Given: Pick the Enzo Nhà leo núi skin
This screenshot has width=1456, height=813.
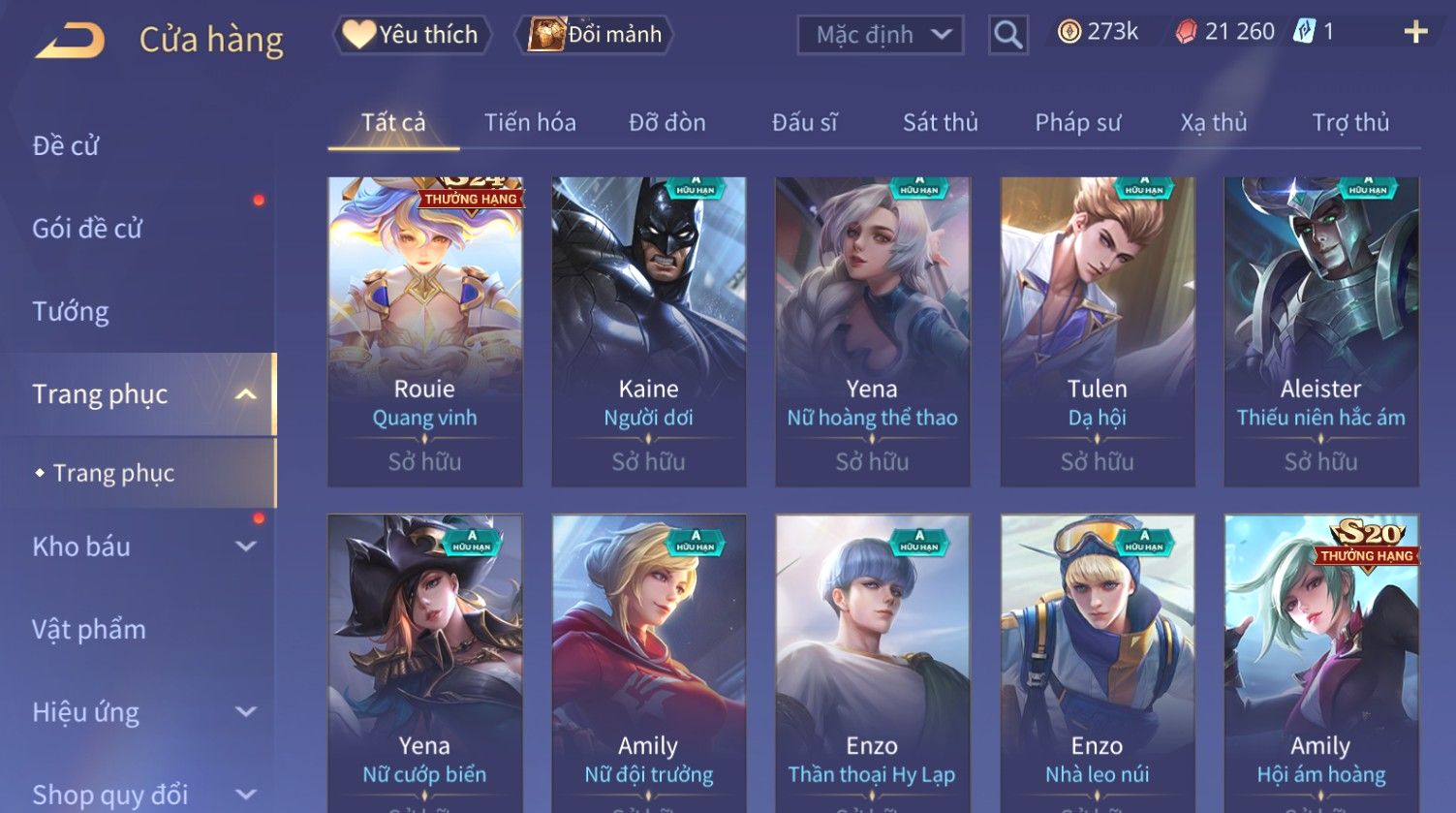Looking at the screenshot, I should pos(1097,669).
